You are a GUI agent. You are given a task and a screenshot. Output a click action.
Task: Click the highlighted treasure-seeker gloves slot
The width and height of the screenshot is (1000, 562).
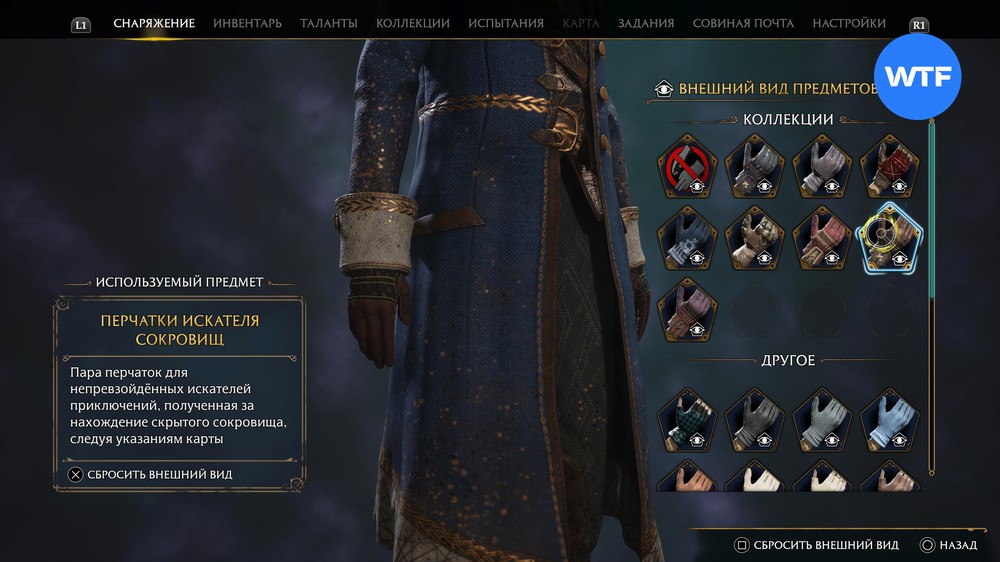pyautogui.click(x=889, y=237)
